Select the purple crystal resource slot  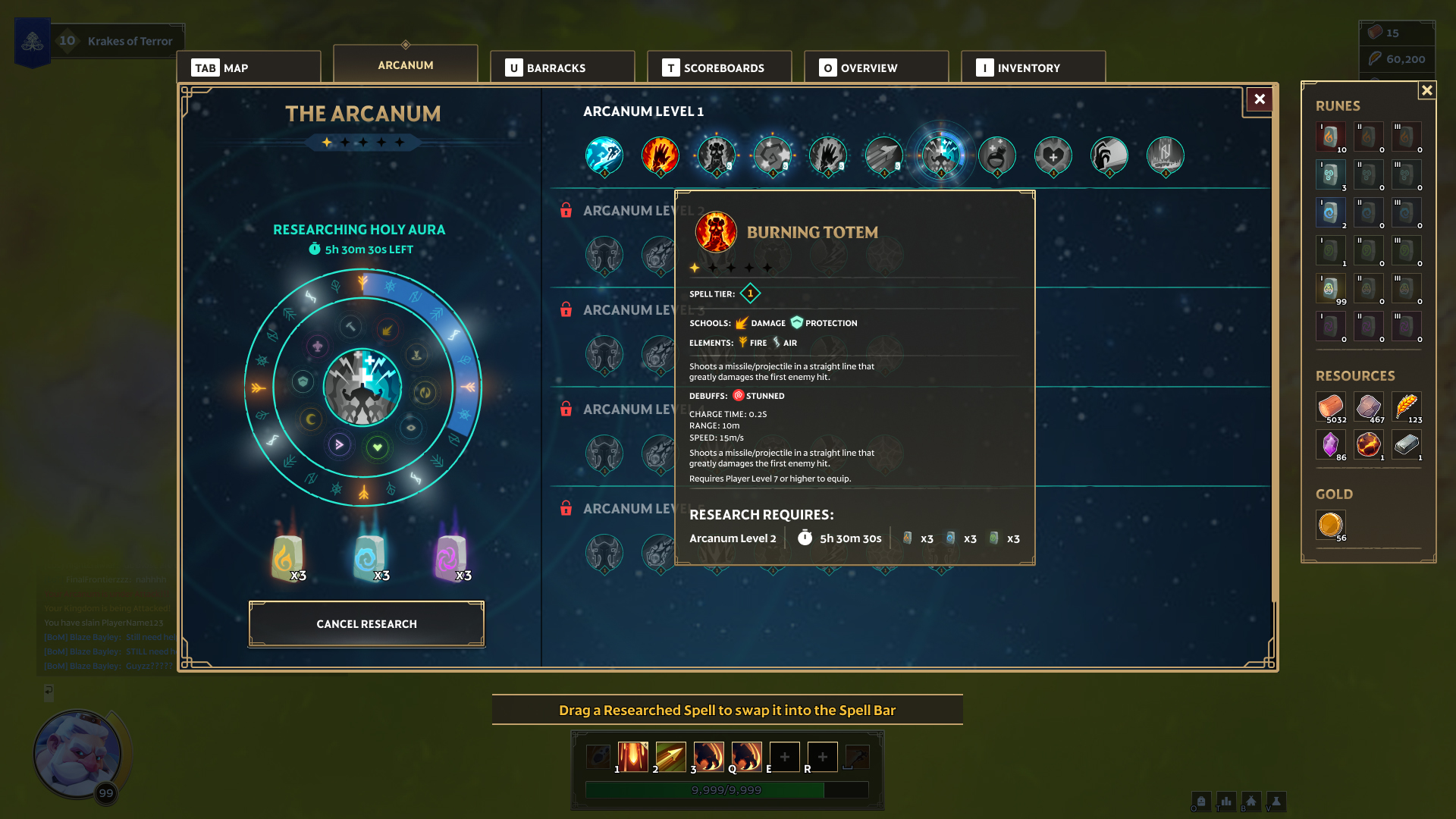click(1330, 444)
